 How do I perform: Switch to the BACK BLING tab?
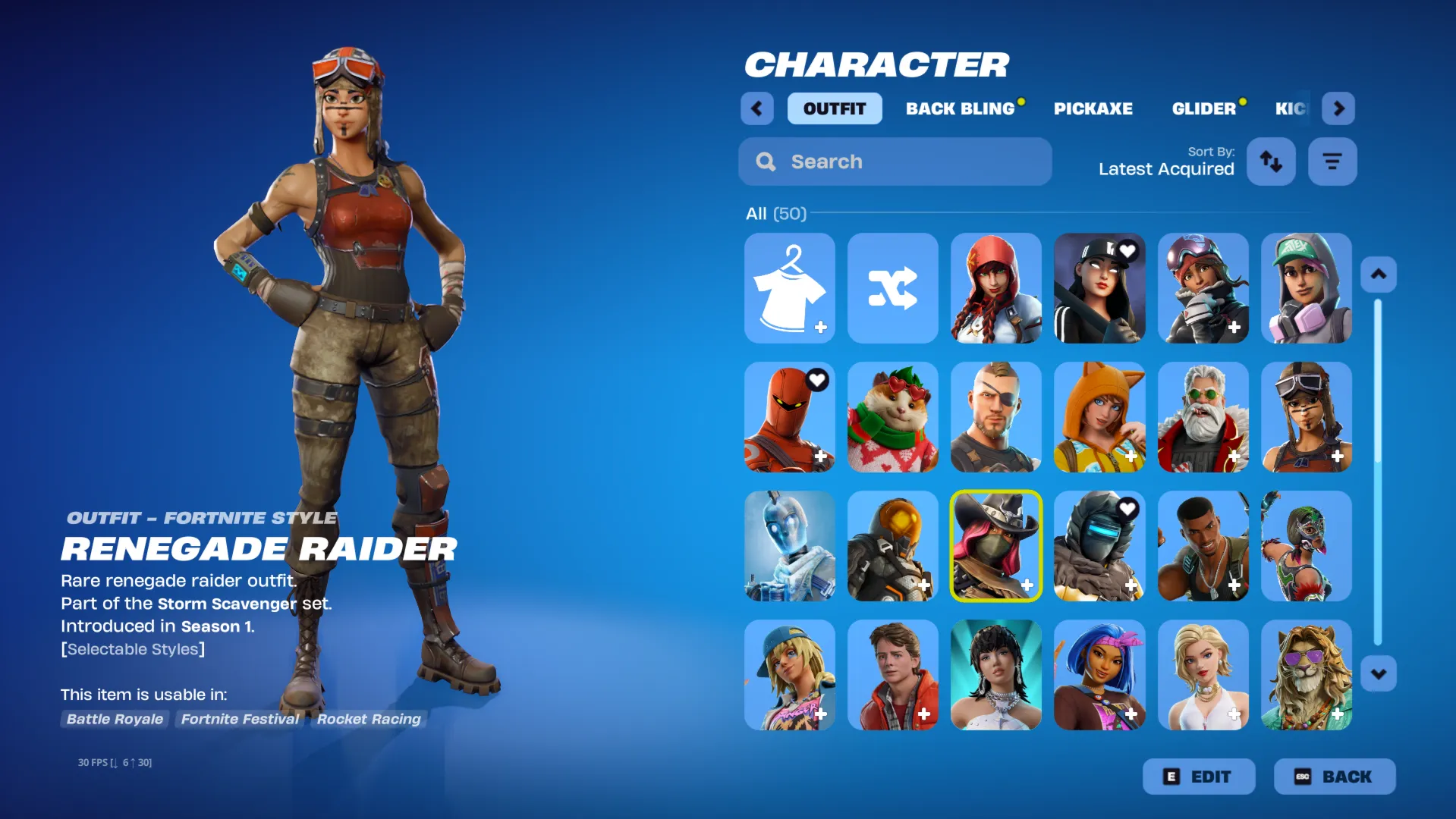(x=960, y=108)
